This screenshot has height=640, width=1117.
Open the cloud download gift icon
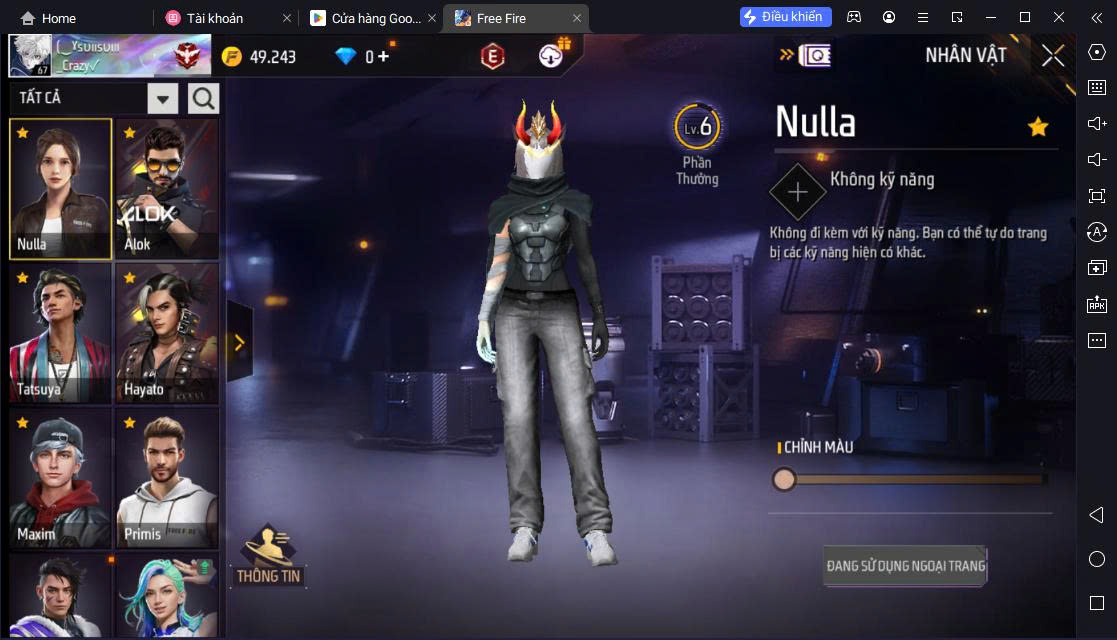[553, 55]
